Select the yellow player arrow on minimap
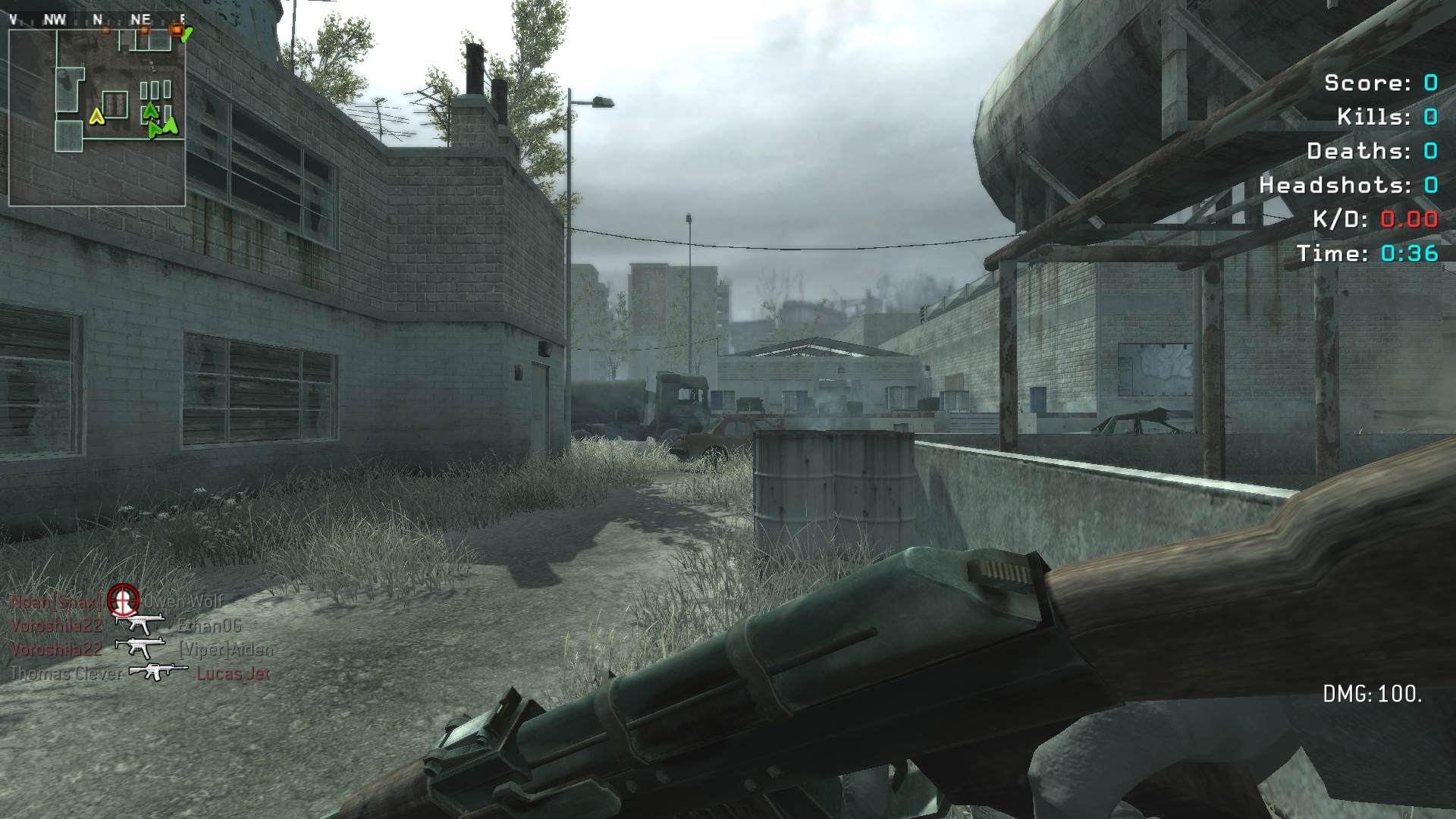This screenshot has width=1456, height=819. pos(96,116)
